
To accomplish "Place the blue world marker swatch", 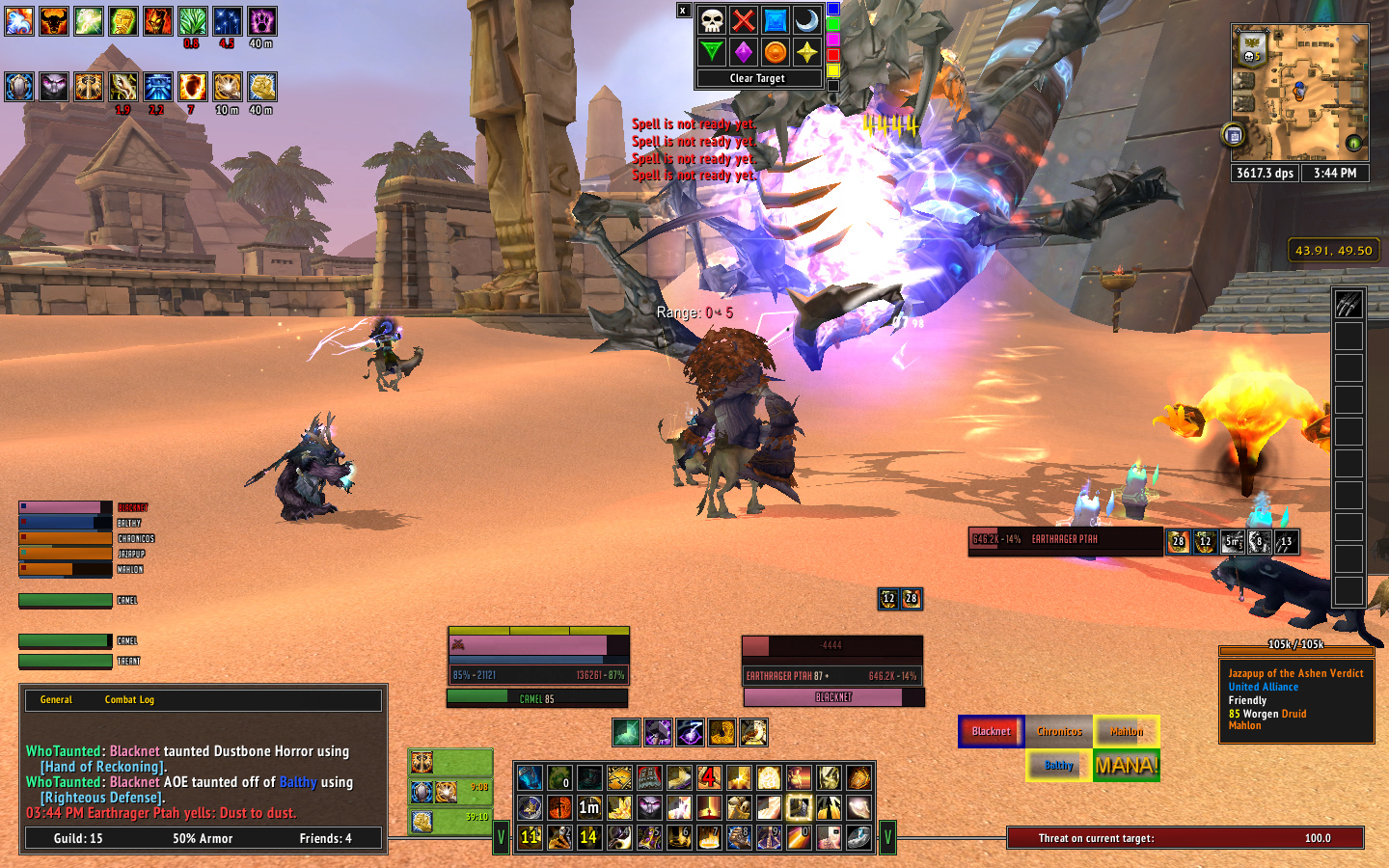I will pyautogui.click(x=833, y=9).
